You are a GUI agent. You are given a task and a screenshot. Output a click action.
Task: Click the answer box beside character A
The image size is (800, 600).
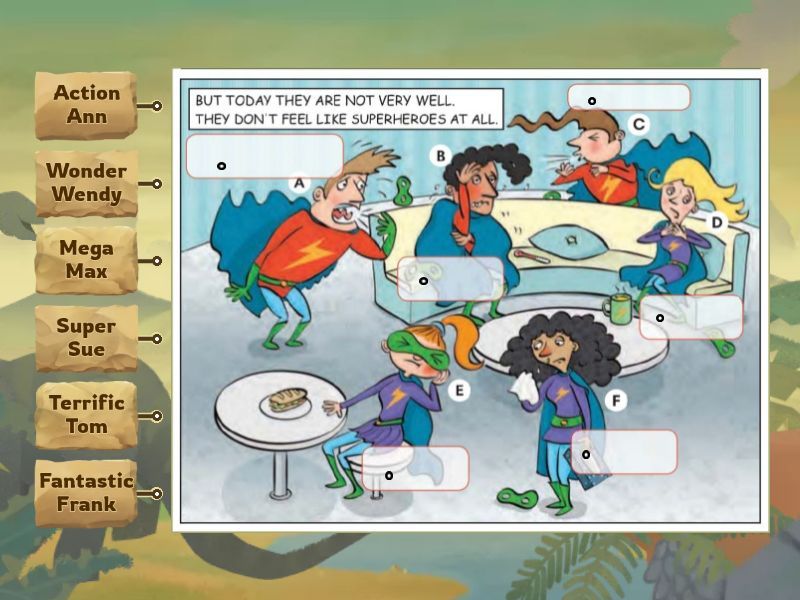[264, 156]
